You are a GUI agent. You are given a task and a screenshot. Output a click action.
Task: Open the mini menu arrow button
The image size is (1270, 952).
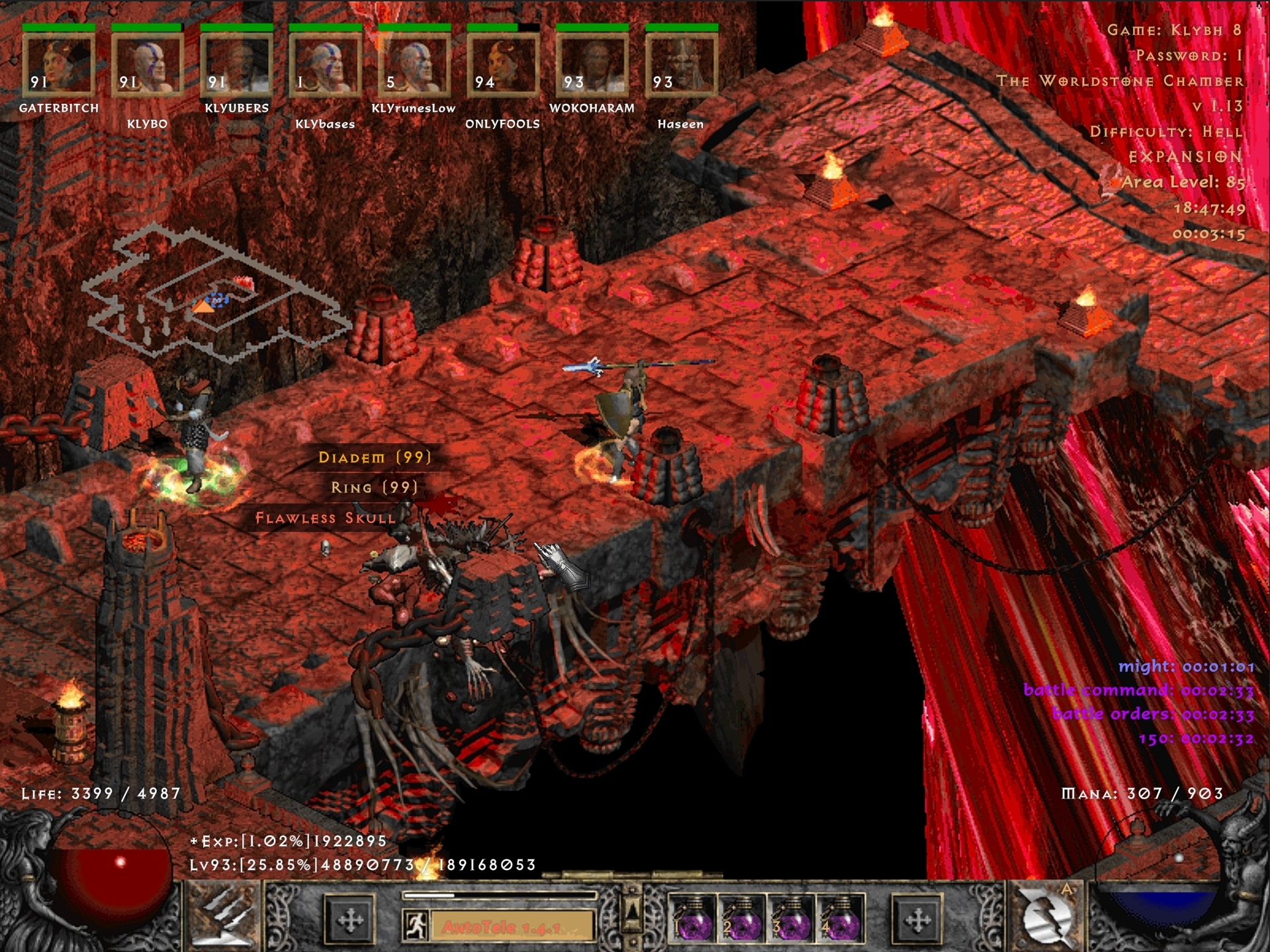point(632,913)
